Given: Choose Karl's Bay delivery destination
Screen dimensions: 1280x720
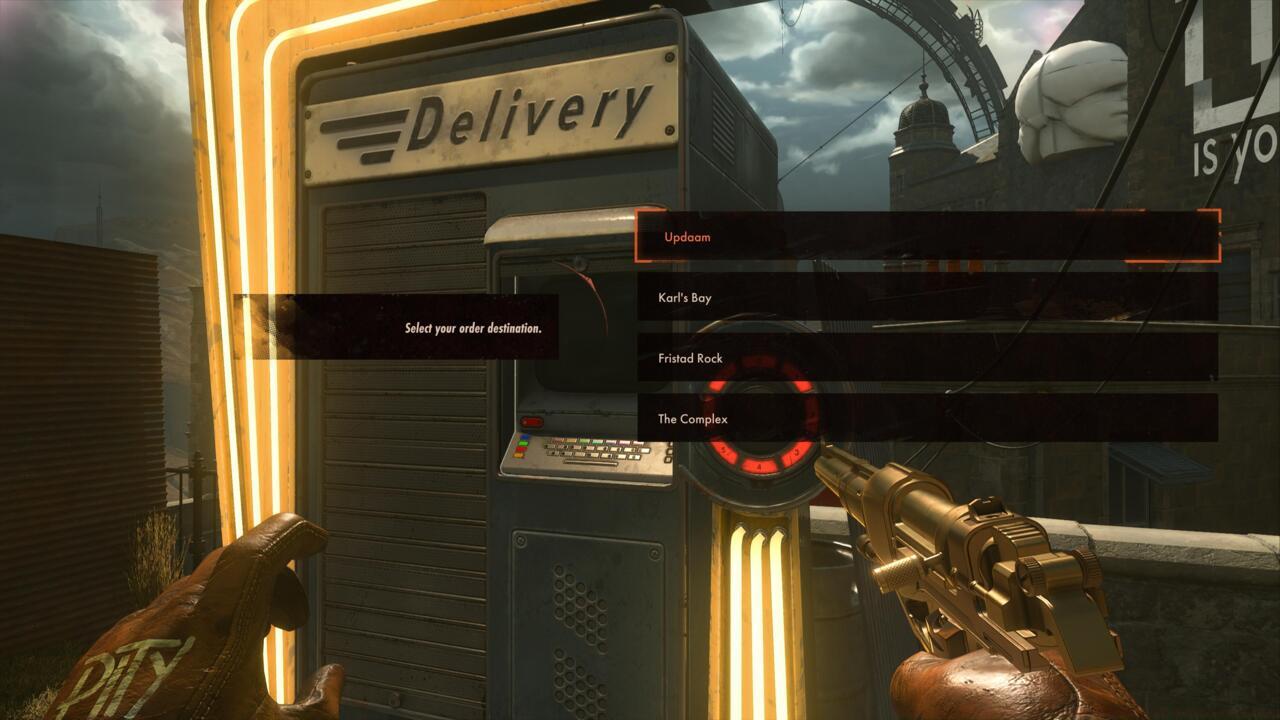Looking at the screenshot, I should 926,298.
